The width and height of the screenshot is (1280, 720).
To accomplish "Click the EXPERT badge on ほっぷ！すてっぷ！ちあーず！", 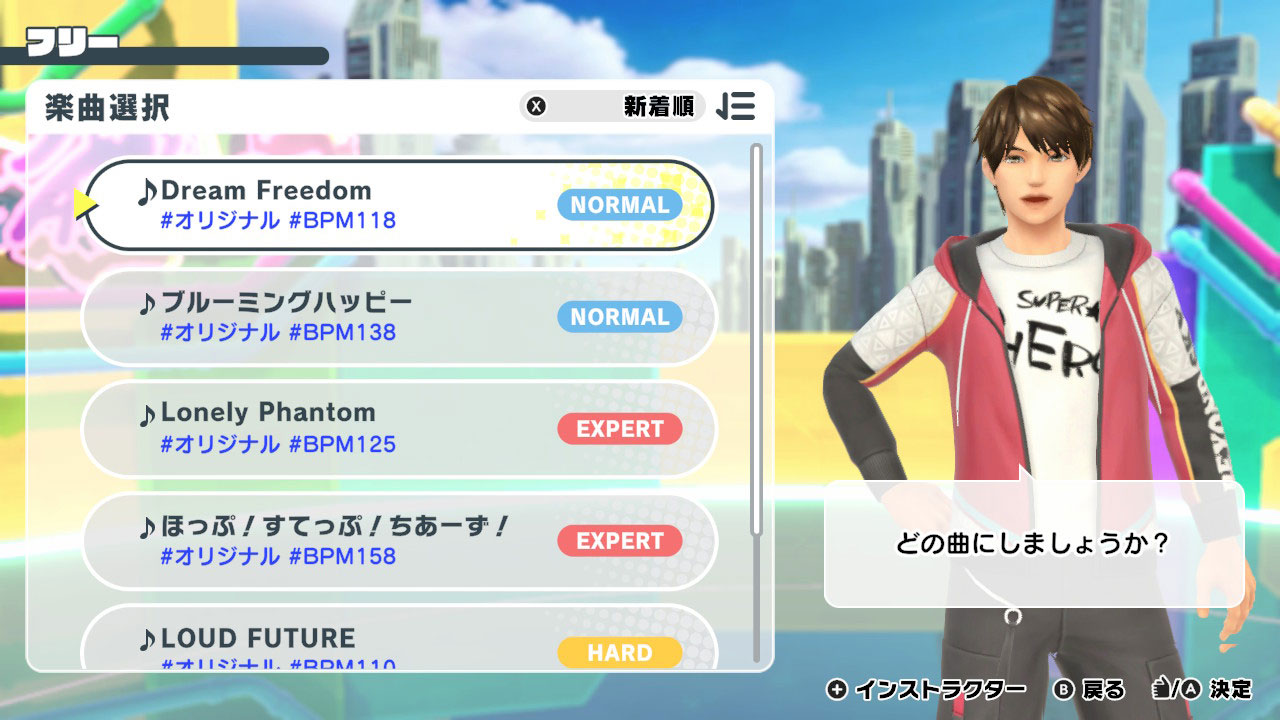I will coord(621,541).
